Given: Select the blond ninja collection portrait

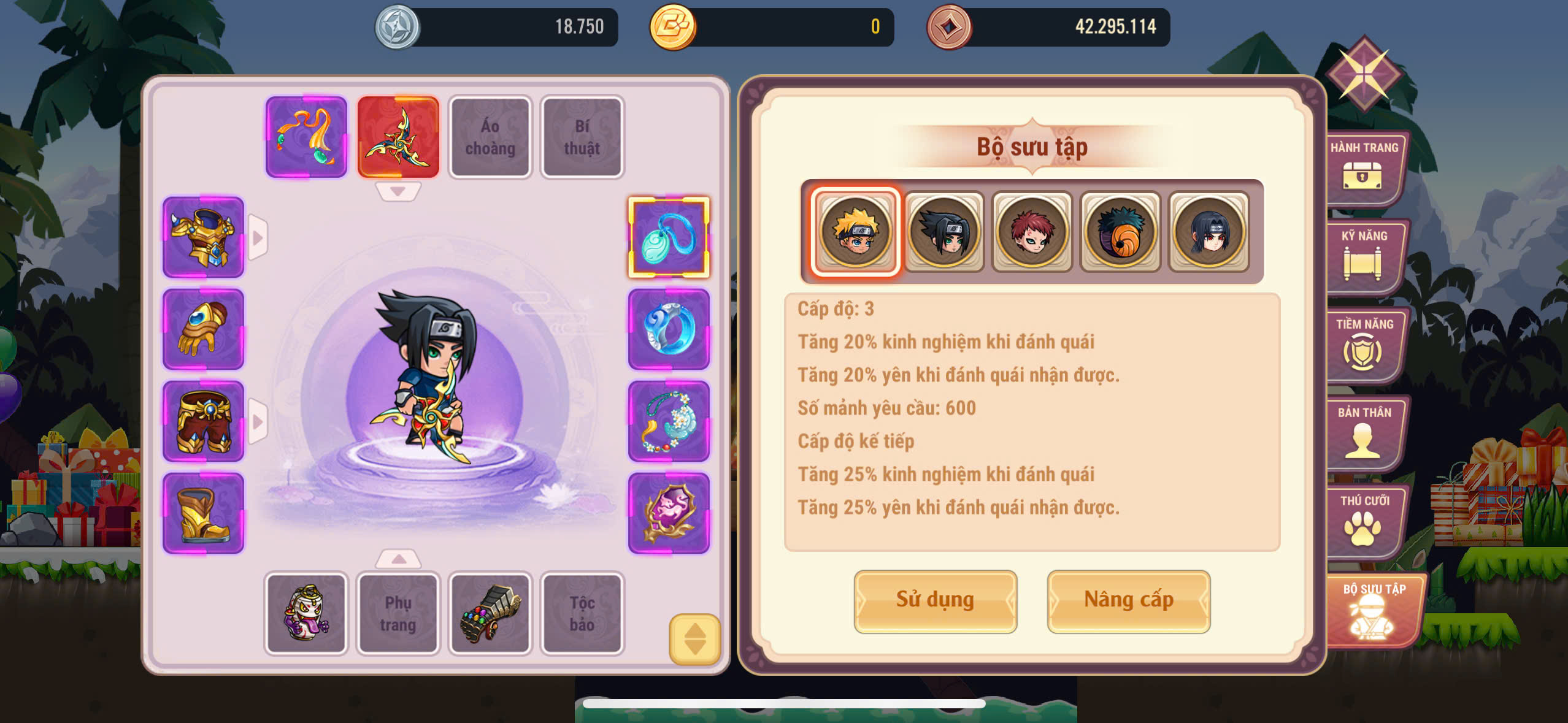Looking at the screenshot, I should click(856, 232).
